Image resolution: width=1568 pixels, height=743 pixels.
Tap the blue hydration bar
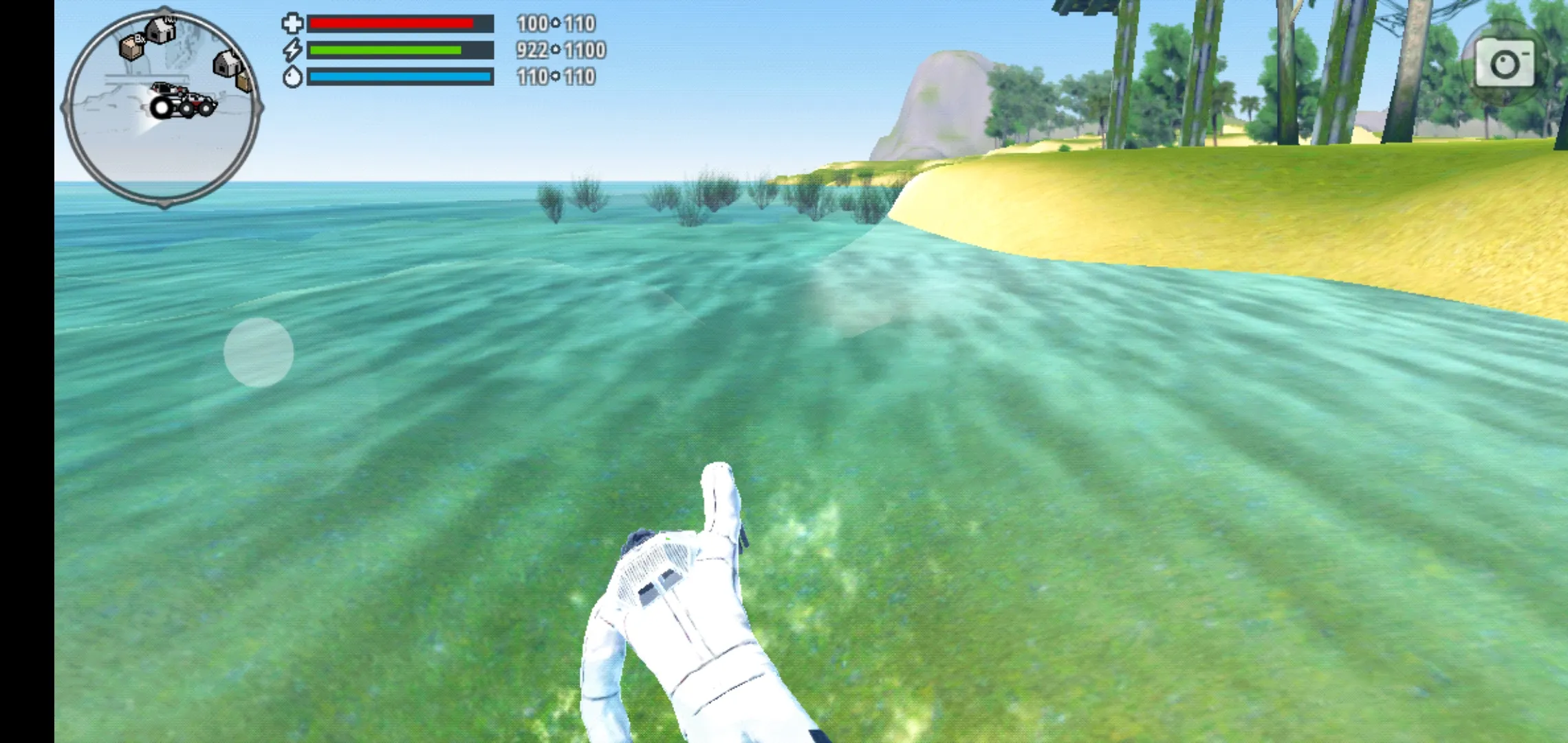401,77
